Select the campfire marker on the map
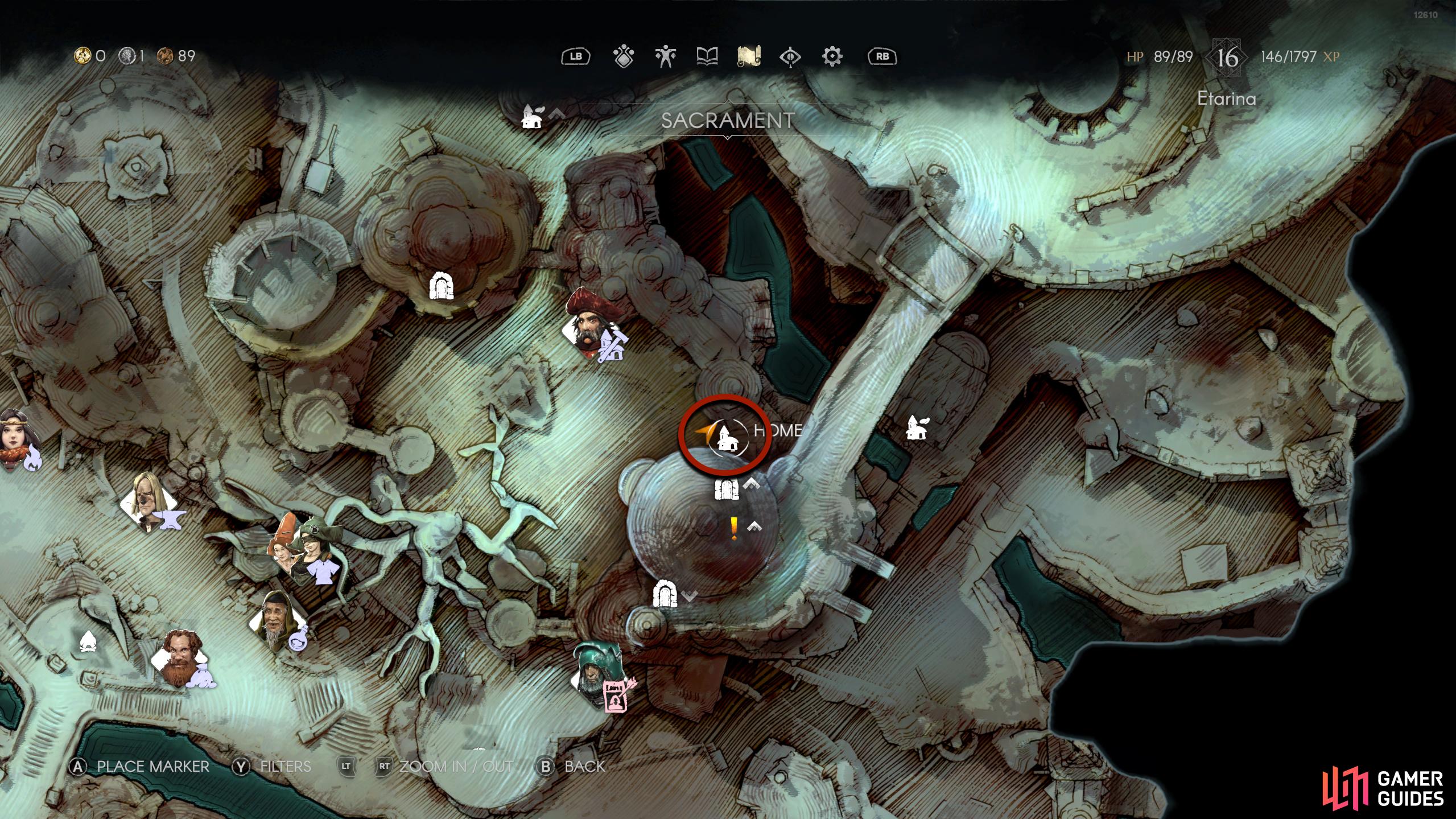Screen dimensions: 1456x819 pyautogui.click(x=88, y=641)
